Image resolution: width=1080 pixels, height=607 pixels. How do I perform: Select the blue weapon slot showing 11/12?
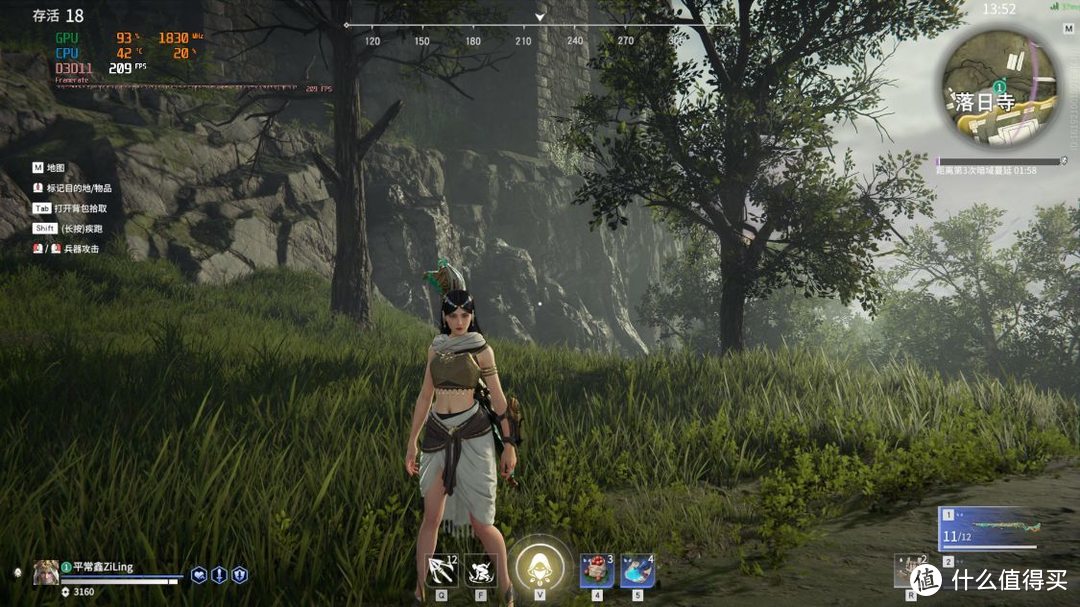pyautogui.click(x=991, y=529)
